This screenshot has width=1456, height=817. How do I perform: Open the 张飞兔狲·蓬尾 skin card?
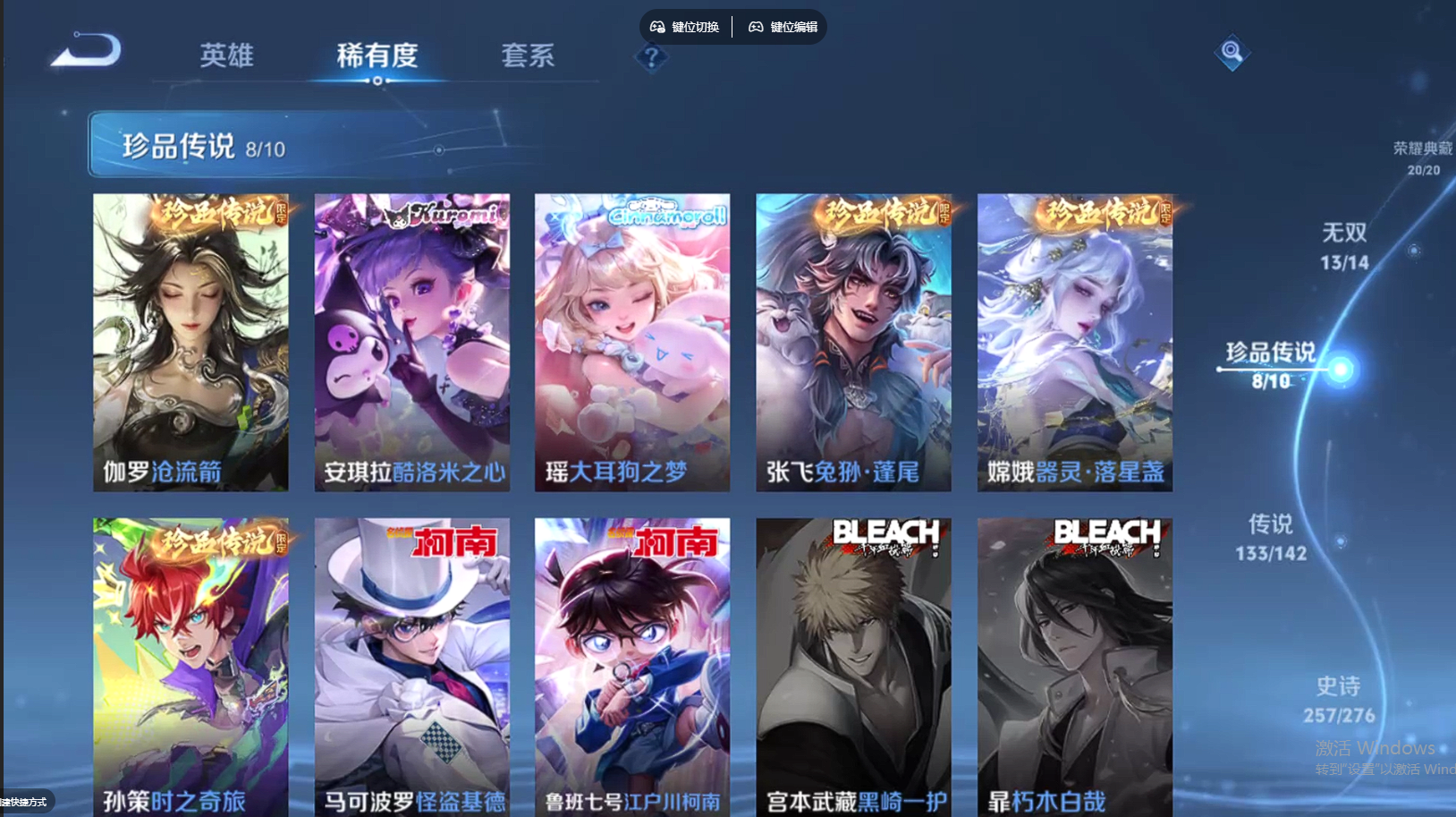tap(853, 342)
